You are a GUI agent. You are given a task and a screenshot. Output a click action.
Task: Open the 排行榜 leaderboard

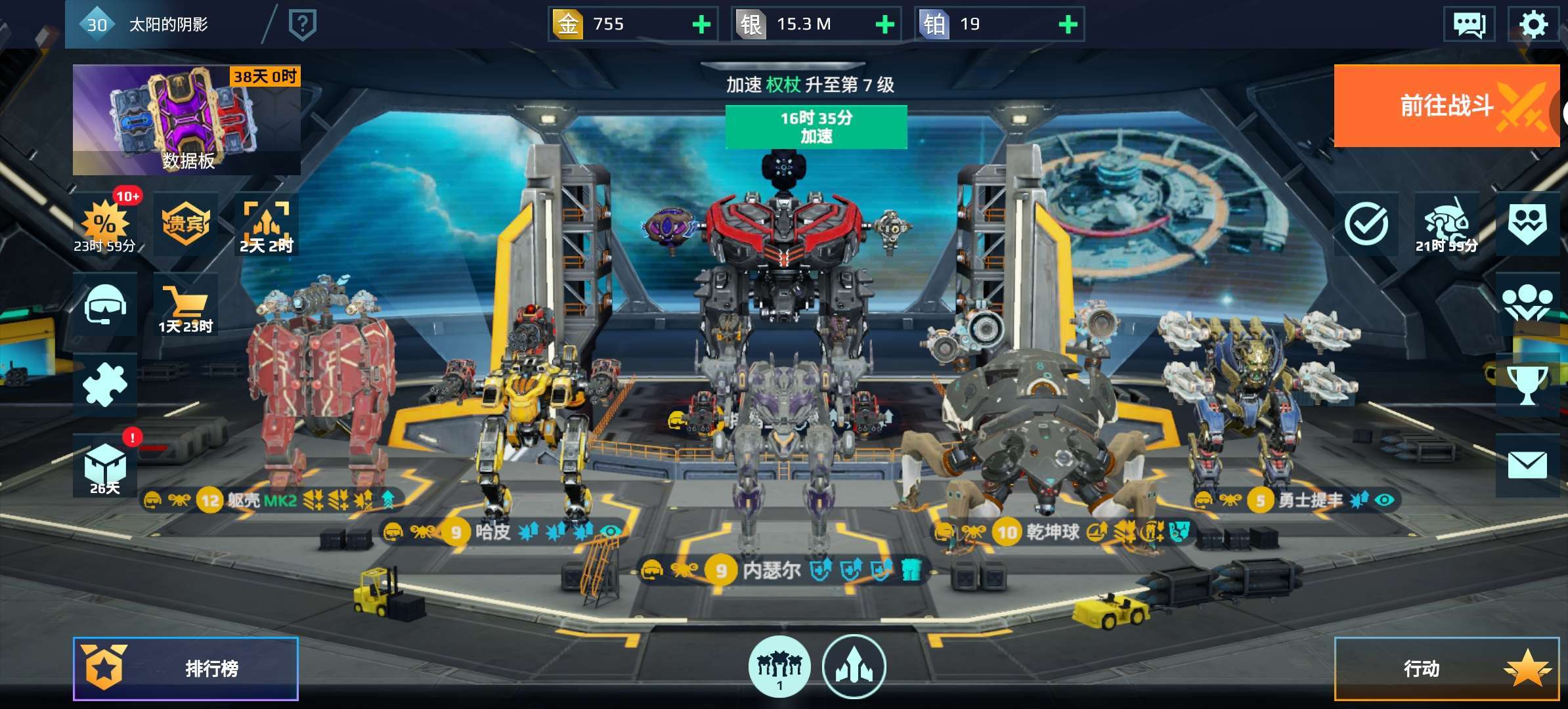tap(186, 668)
